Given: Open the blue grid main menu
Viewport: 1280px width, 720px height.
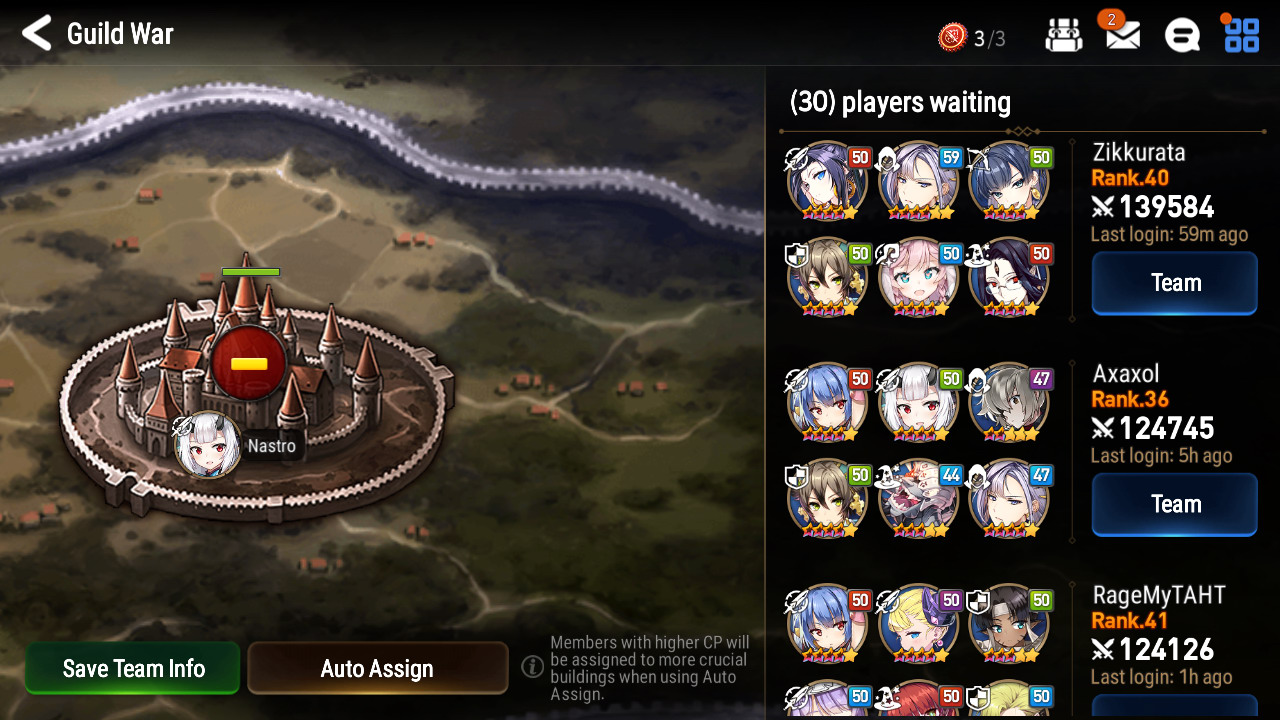Looking at the screenshot, I should [x=1242, y=35].
